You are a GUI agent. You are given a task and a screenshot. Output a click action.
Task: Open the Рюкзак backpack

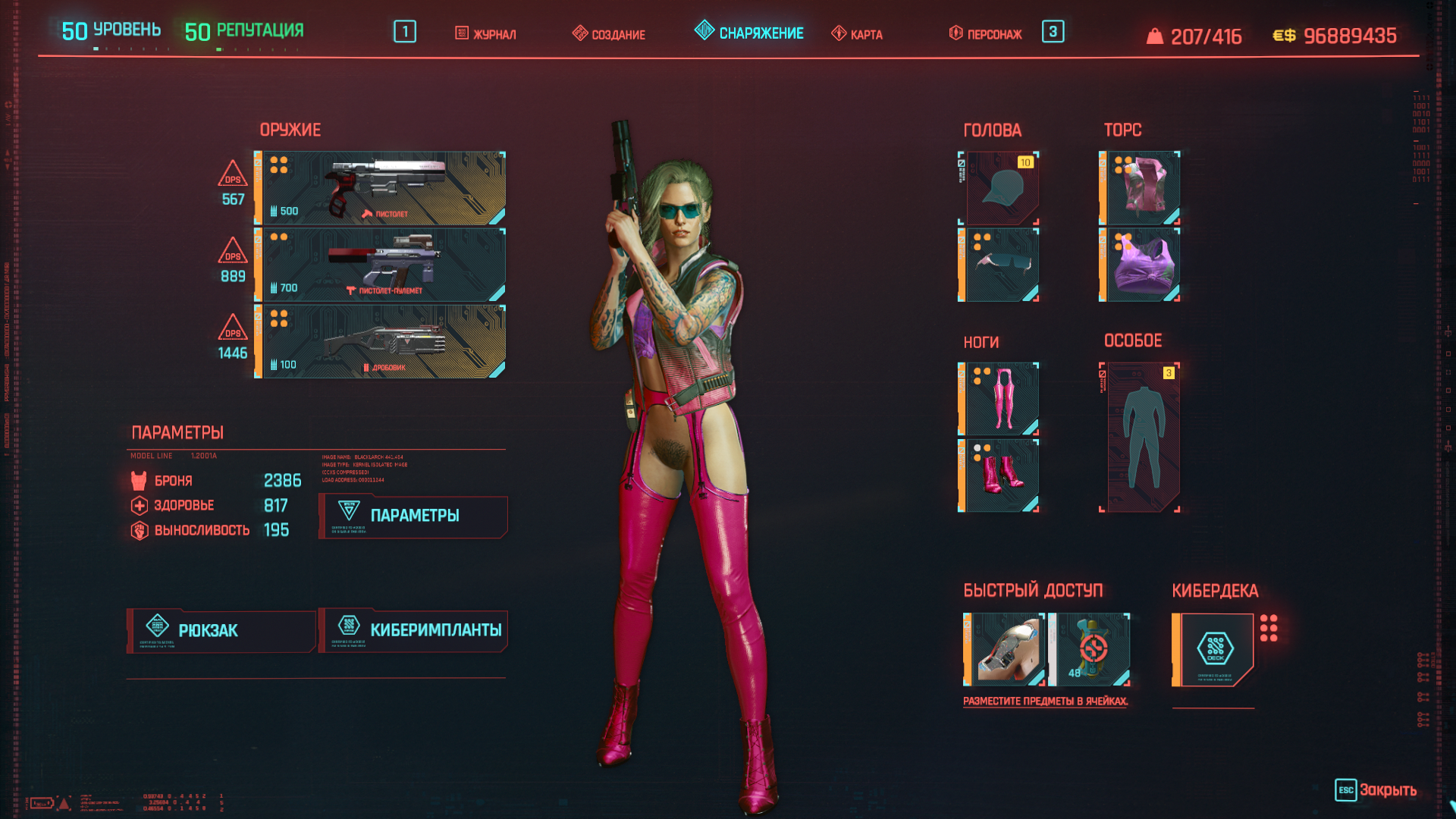click(x=221, y=631)
